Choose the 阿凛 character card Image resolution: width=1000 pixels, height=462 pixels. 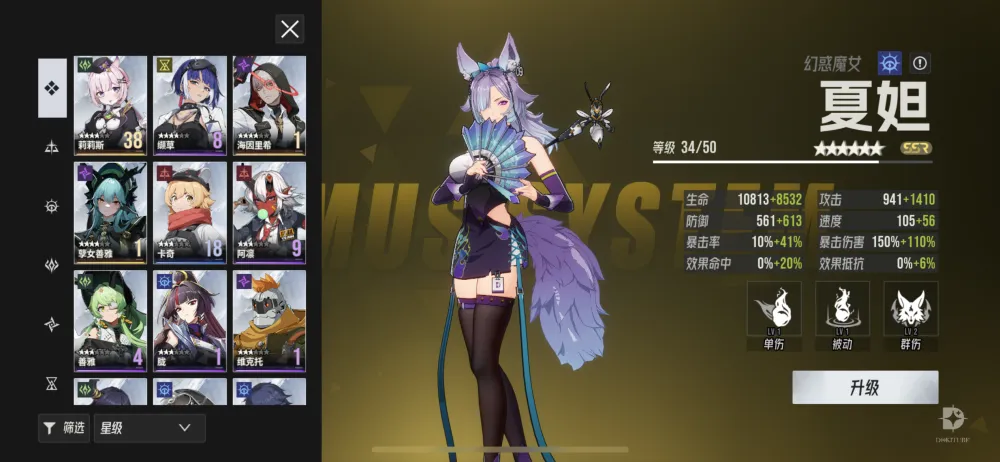point(269,211)
